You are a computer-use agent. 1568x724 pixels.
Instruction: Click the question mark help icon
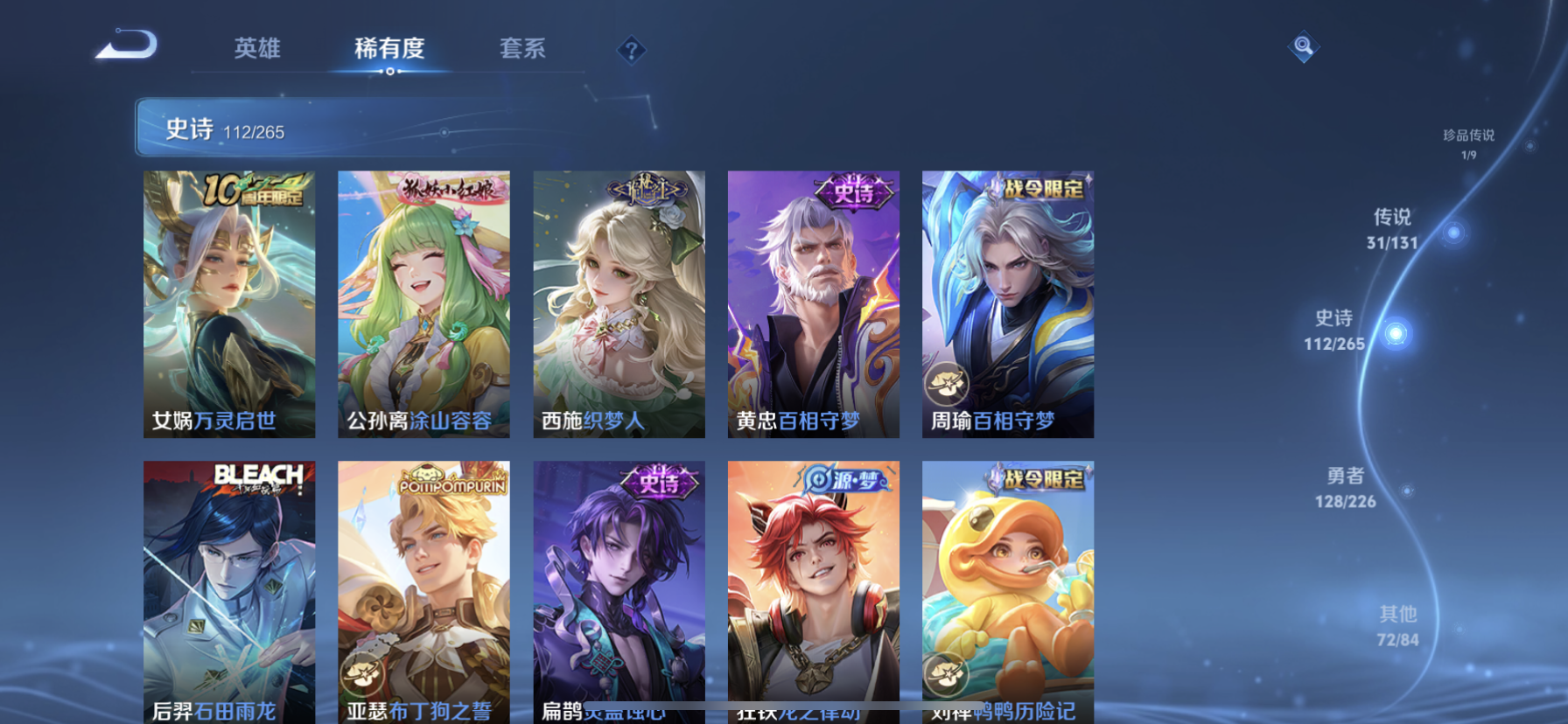pyautogui.click(x=631, y=50)
